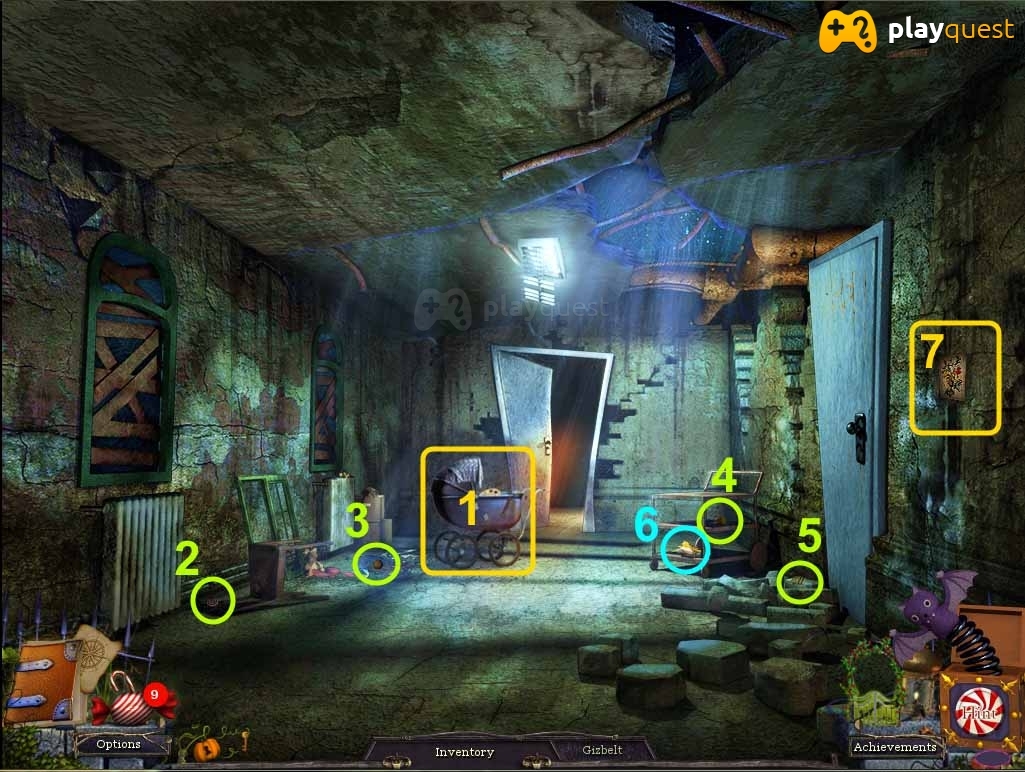Switch to the Inventory tab
Image resolution: width=1025 pixels, height=772 pixels.
click(x=464, y=751)
